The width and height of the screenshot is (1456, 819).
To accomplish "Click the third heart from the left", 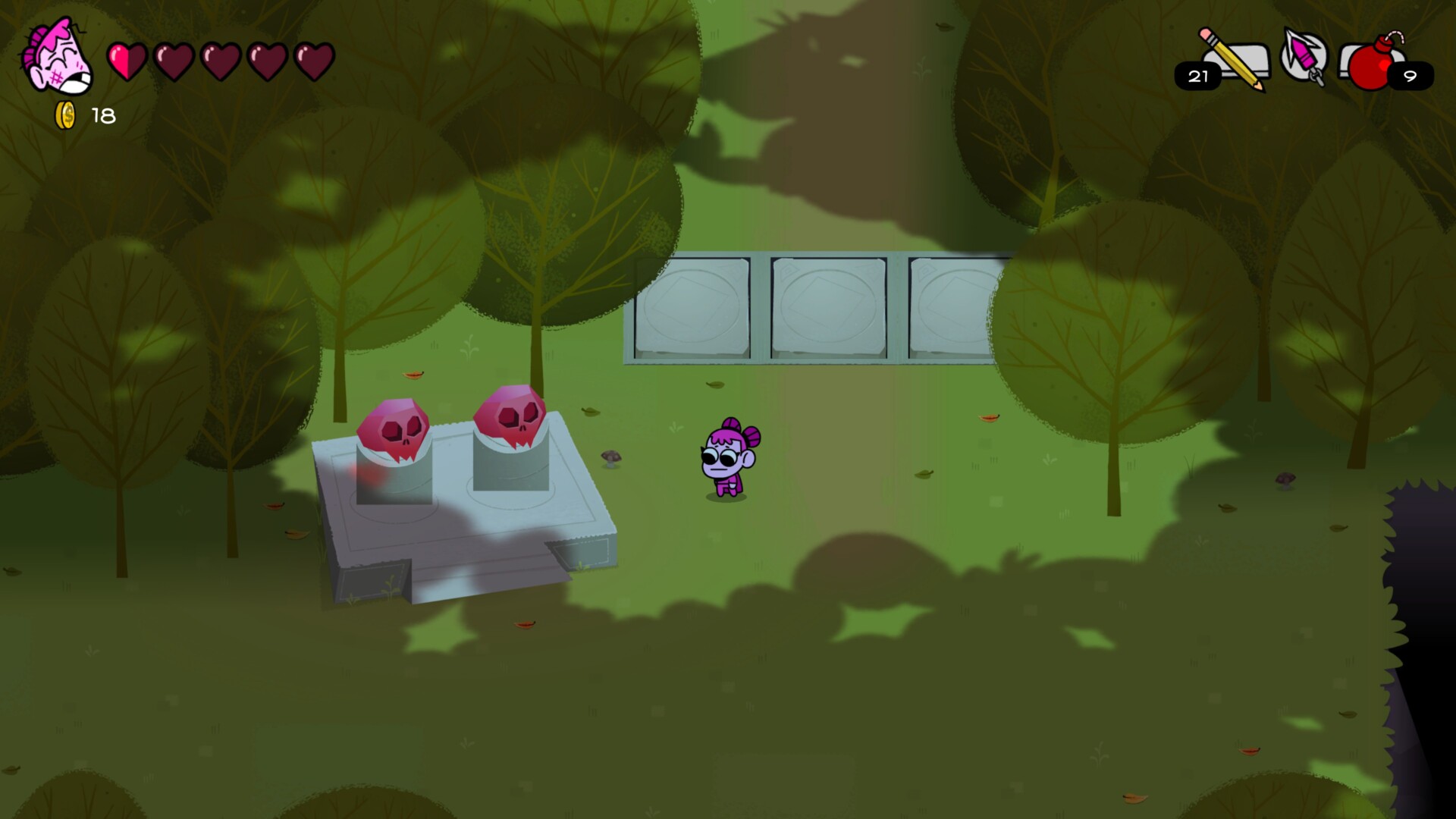I will [220, 62].
